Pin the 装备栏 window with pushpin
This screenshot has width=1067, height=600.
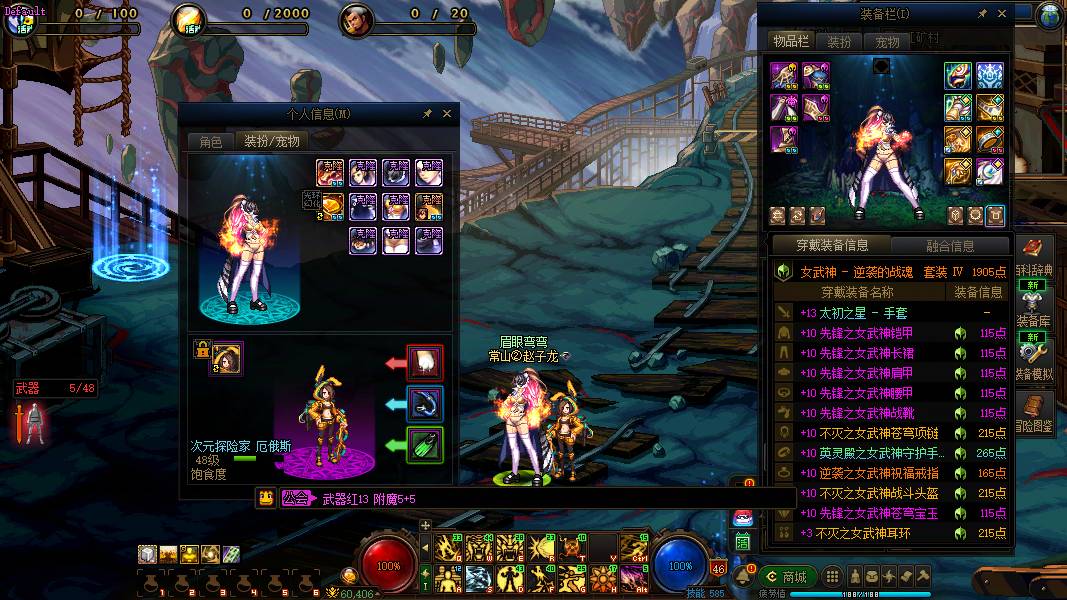(982, 14)
